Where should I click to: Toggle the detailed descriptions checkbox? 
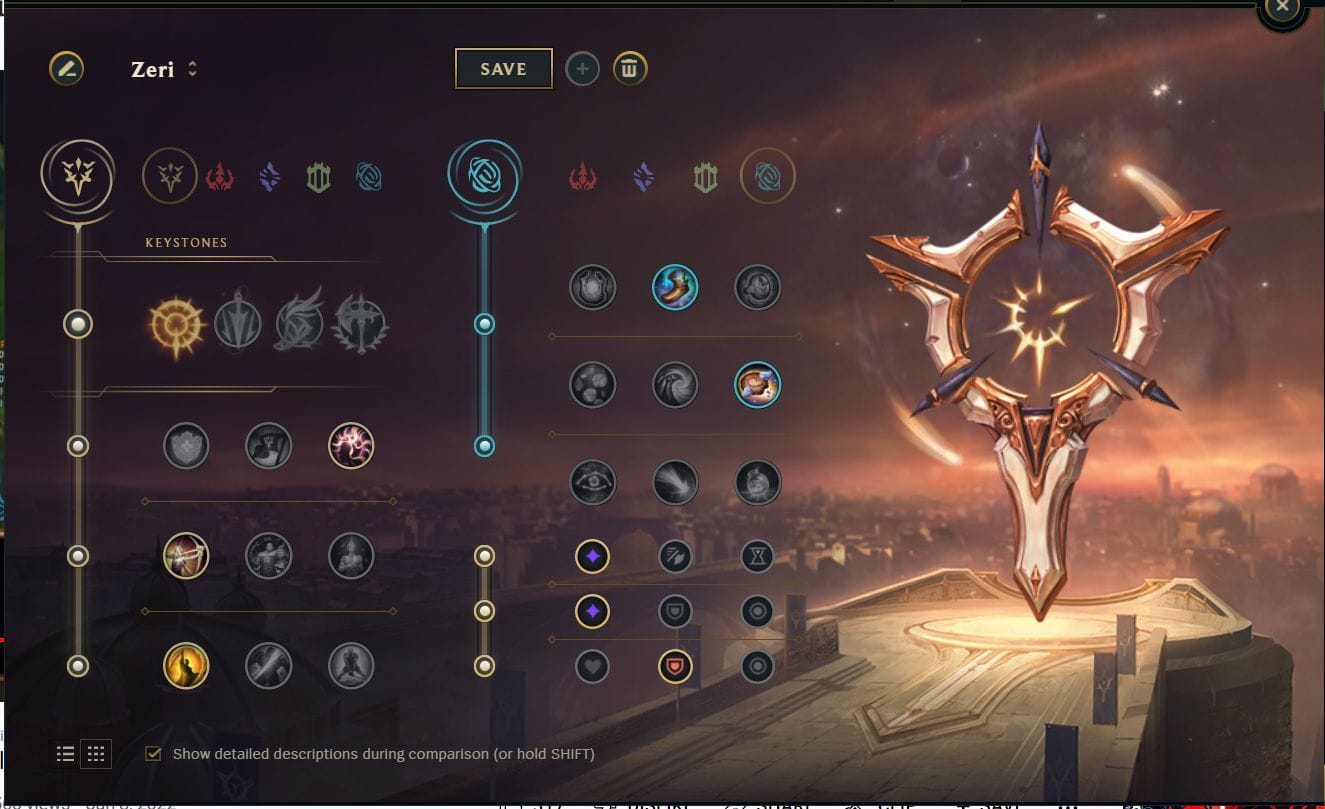coord(152,753)
